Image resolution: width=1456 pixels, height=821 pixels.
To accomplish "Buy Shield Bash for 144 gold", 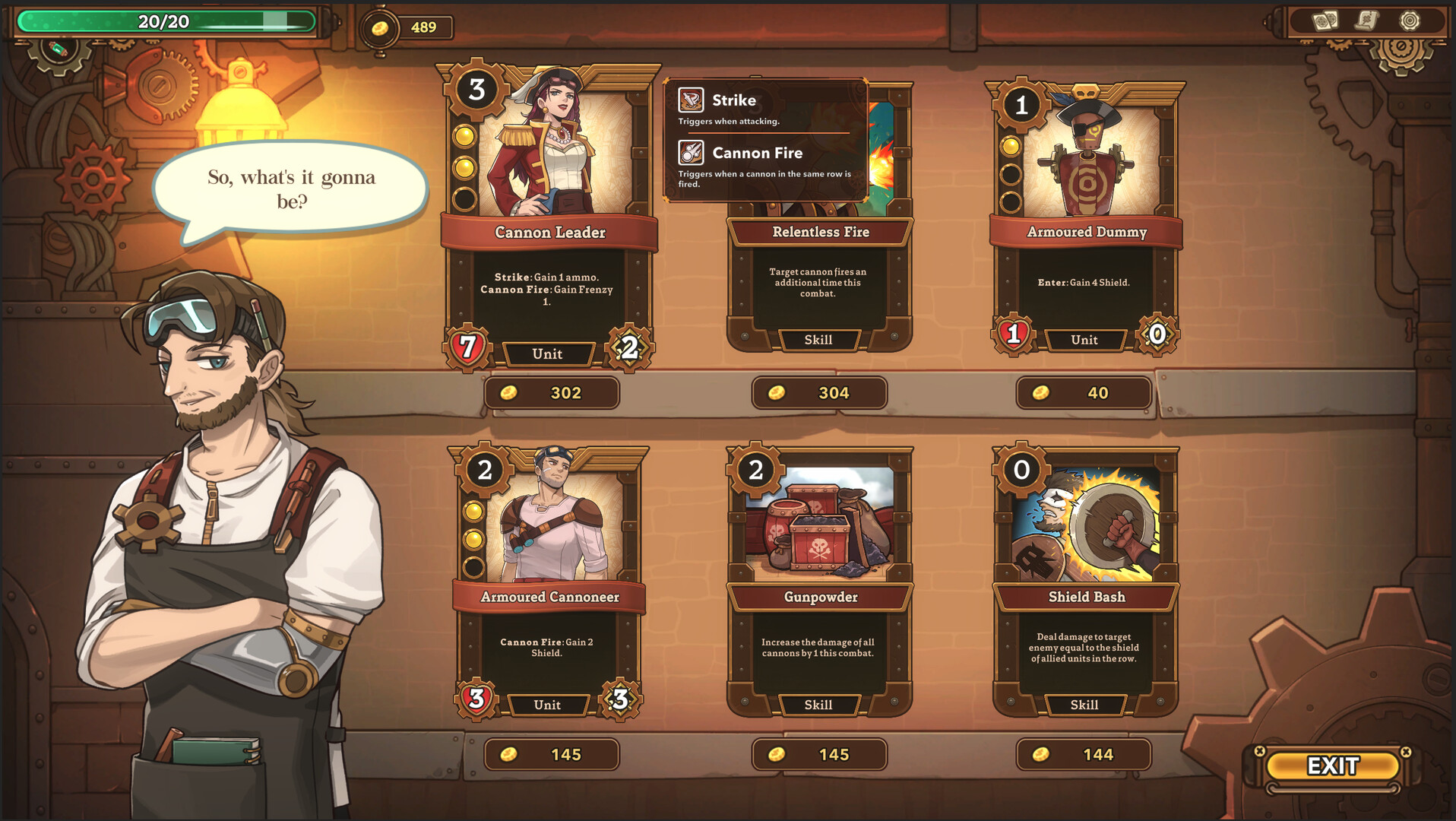I will 1084,754.
